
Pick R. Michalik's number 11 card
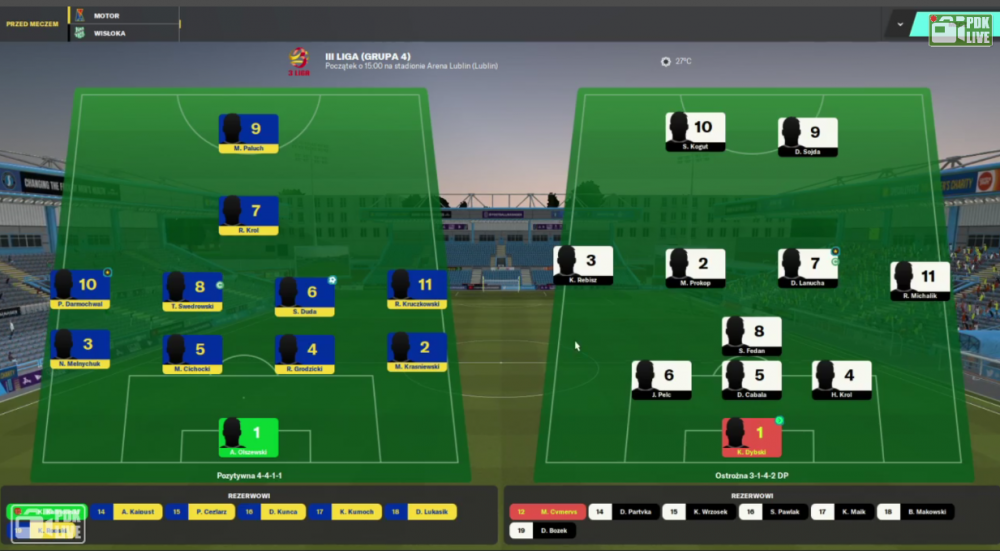click(920, 281)
